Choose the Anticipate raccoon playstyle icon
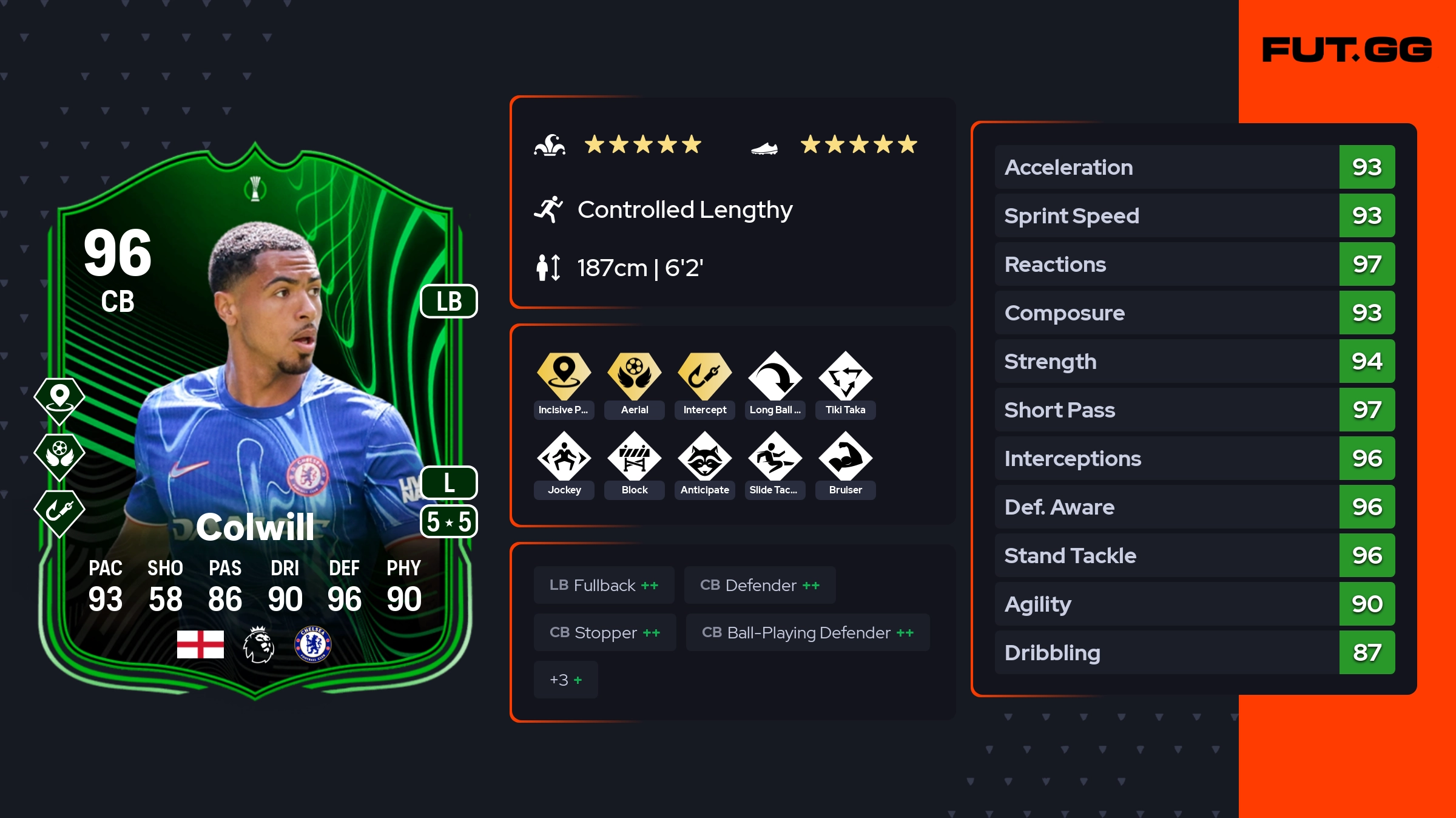 pos(705,456)
